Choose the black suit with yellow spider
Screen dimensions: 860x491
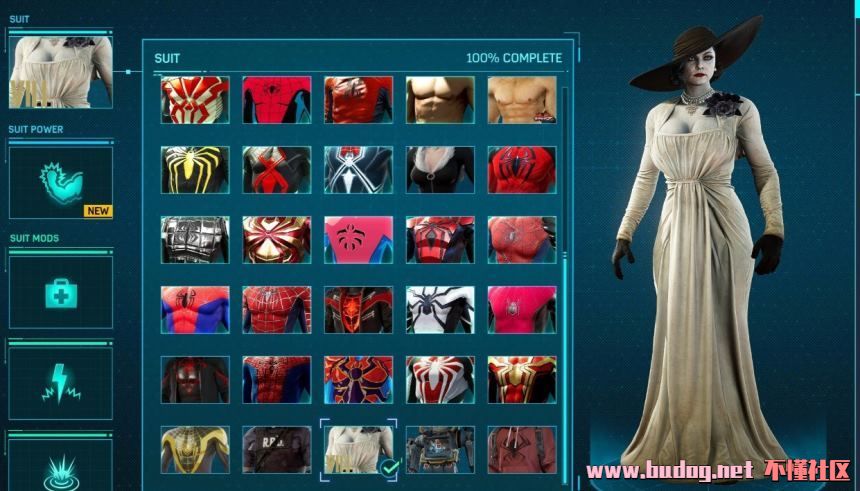tap(195, 170)
